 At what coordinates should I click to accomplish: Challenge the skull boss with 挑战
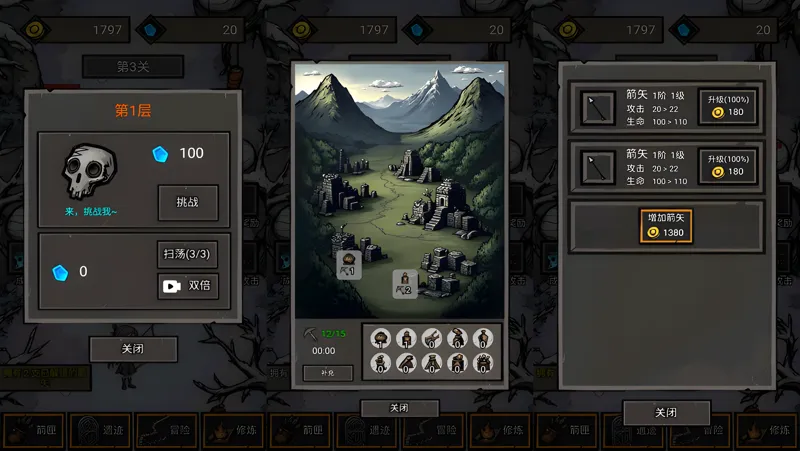click(188, 202)
